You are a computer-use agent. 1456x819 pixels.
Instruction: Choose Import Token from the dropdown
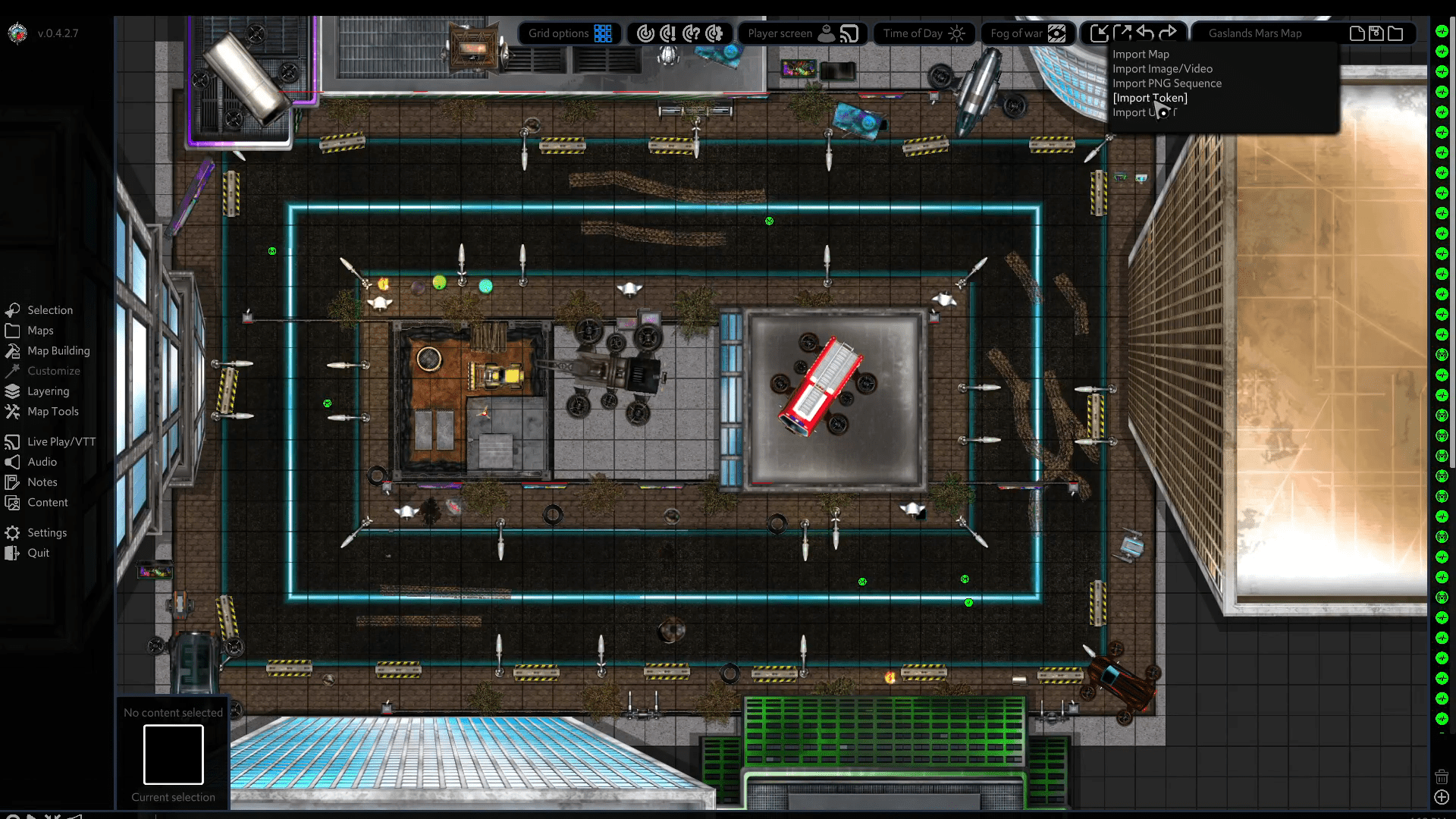(x=1150, y=98)
